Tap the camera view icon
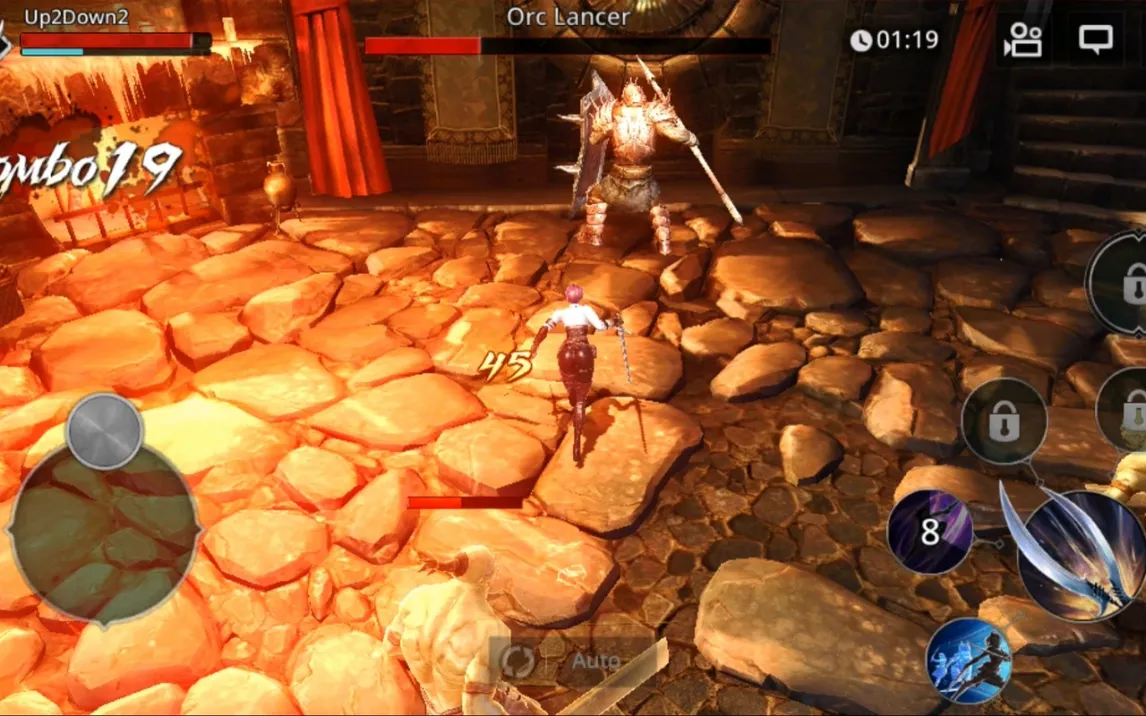Image resolution: width=1146 pixels, height=716 pixels. click(x=1023, y=40)
